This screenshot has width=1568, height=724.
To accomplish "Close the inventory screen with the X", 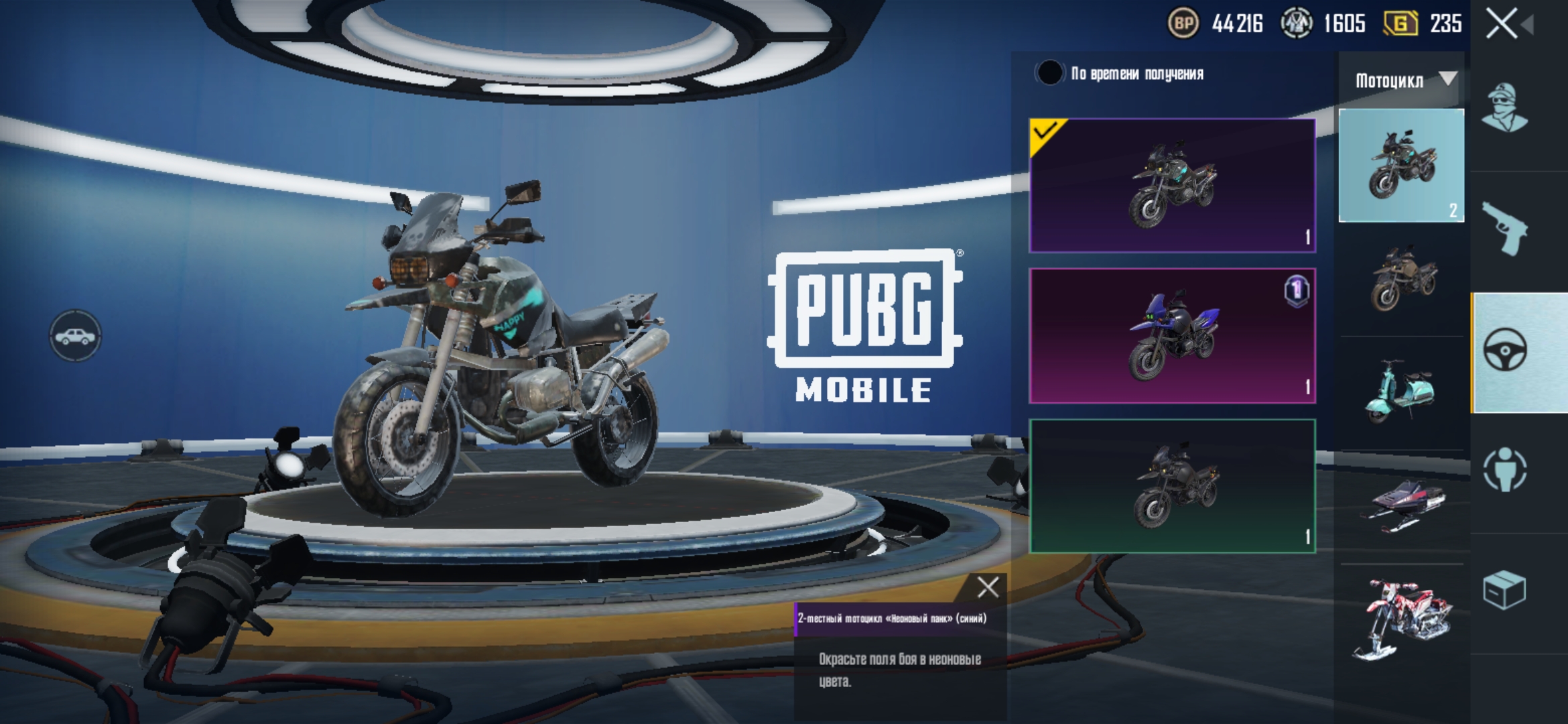I will coord(1502,24).
